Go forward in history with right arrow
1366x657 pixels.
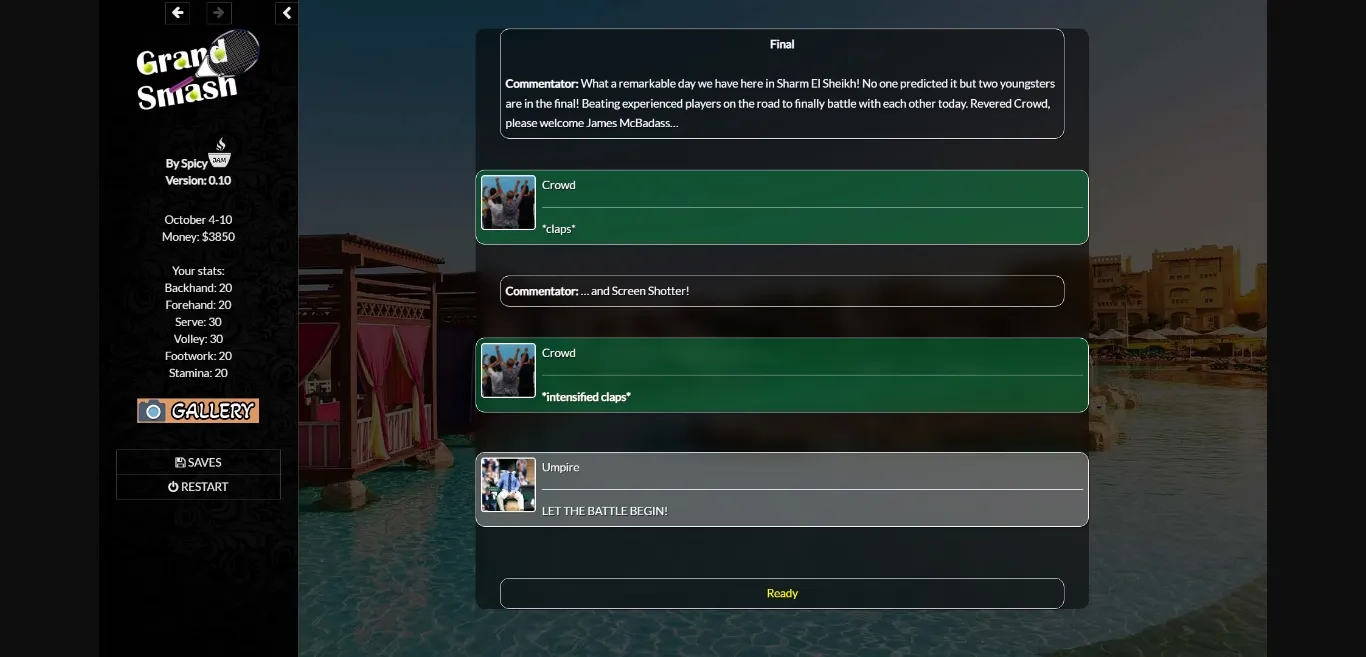point(218,13)
